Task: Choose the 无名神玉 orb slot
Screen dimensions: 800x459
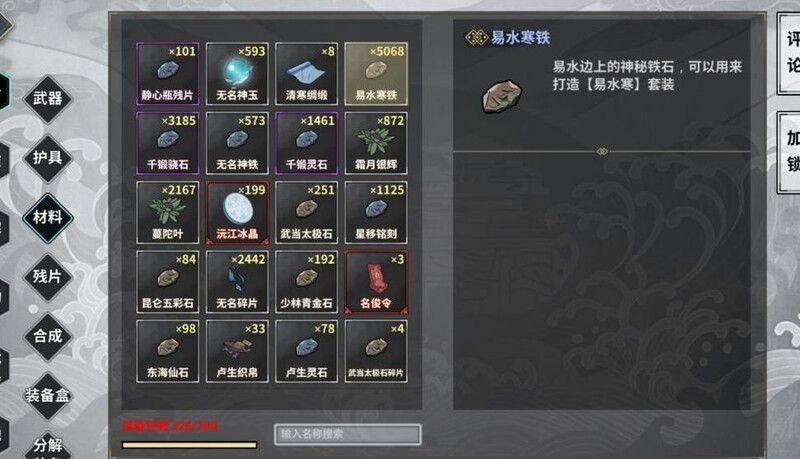Action: click(236, 73)
